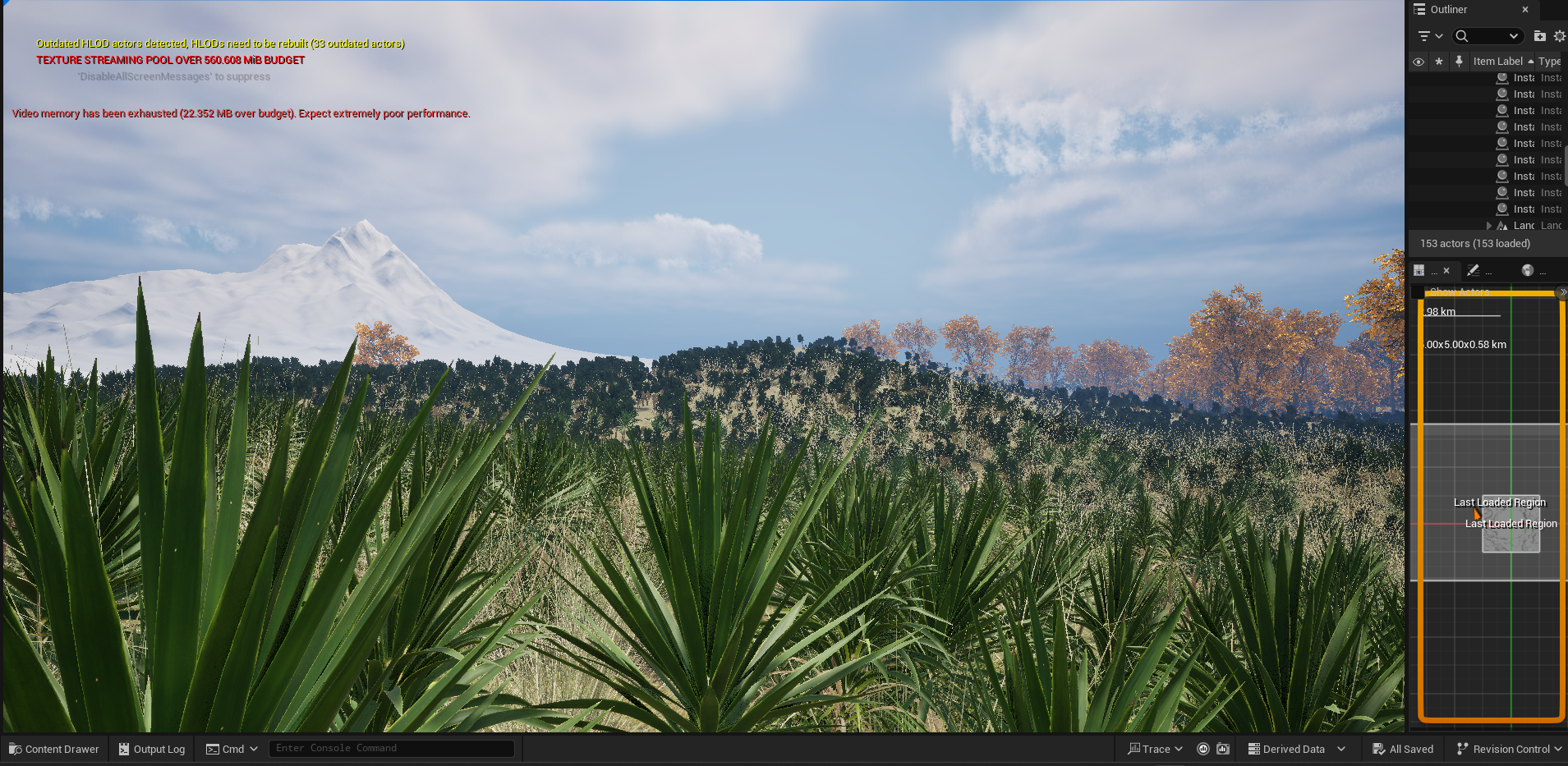The height and width of the screenshot is (766, 1568).
Task: Focus the Enter Console Command field
Action: point(391,748)
